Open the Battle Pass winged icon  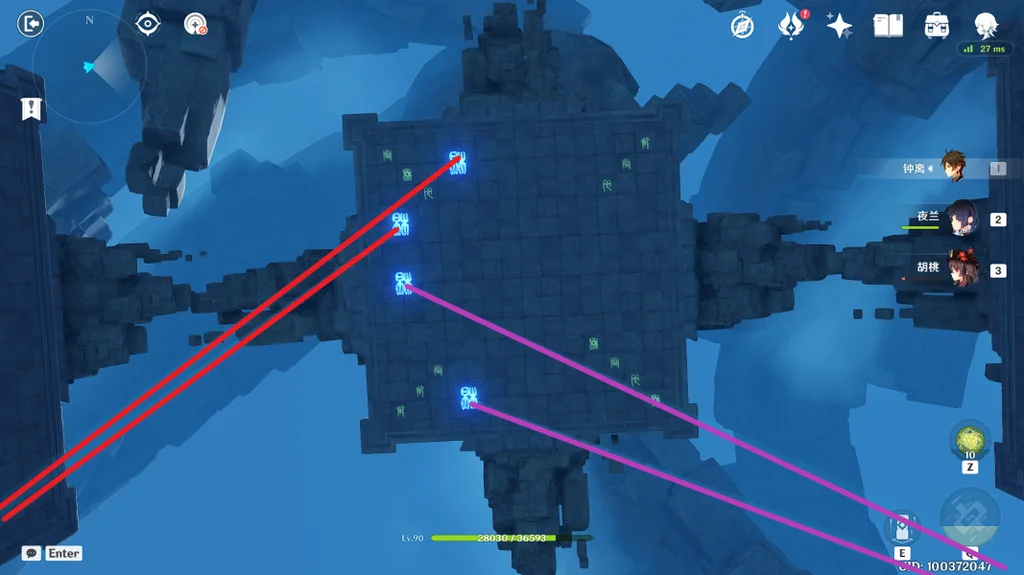click(792, 26)
